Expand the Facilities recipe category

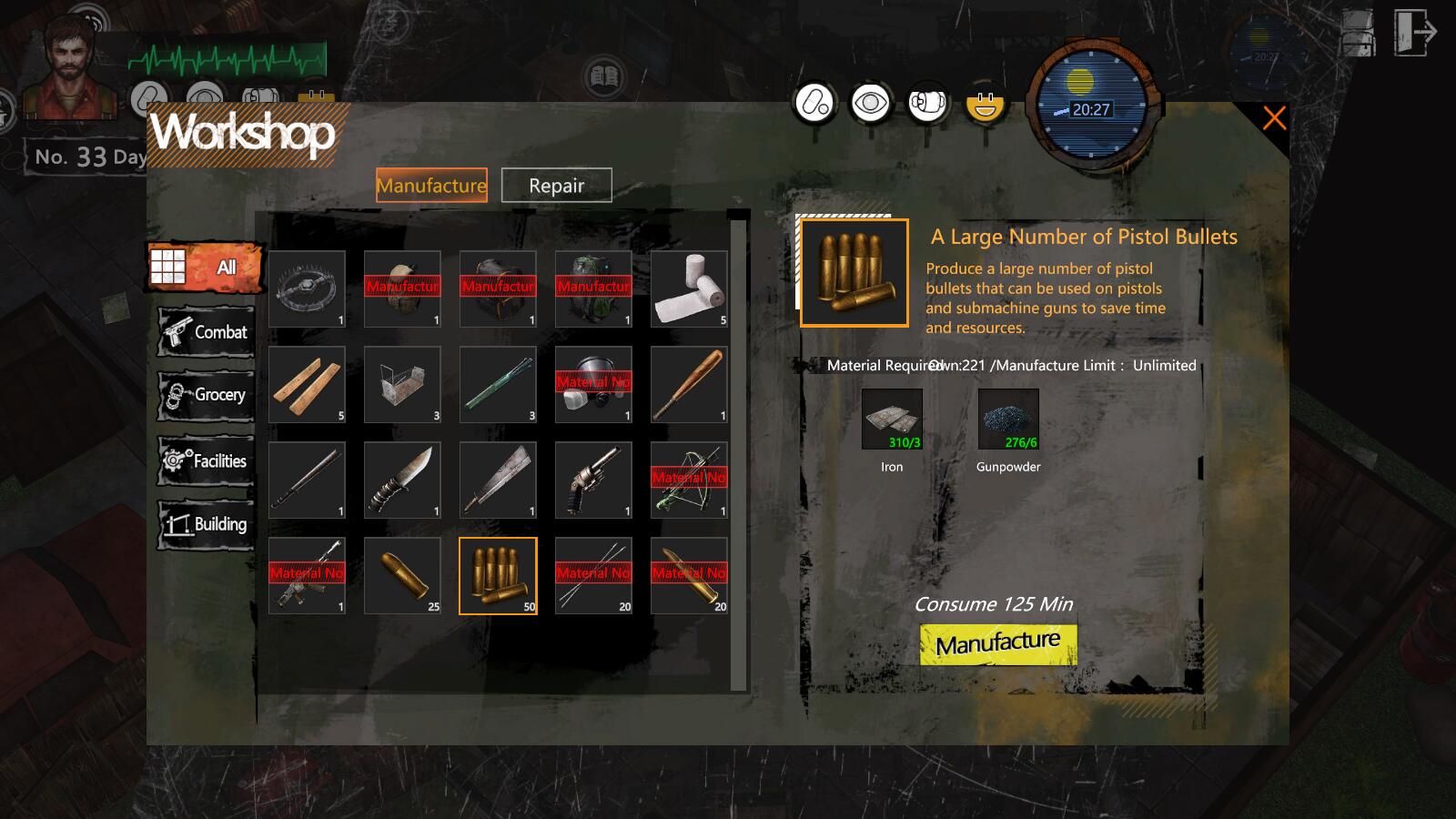point(207,461)
